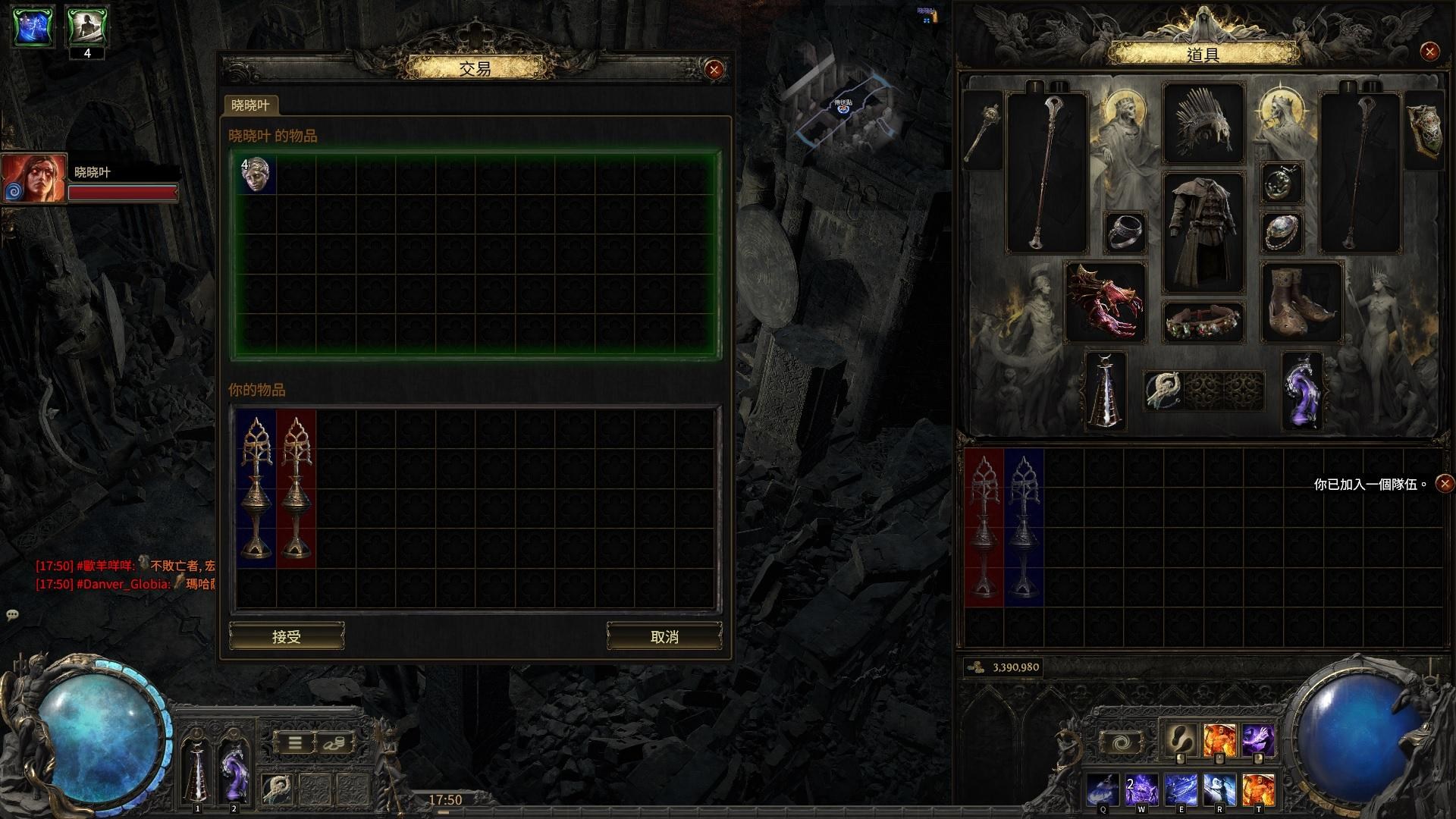Cancel the trade with 取消 button
Viewport: 1456px width, 819px height.
pos(664,636)
